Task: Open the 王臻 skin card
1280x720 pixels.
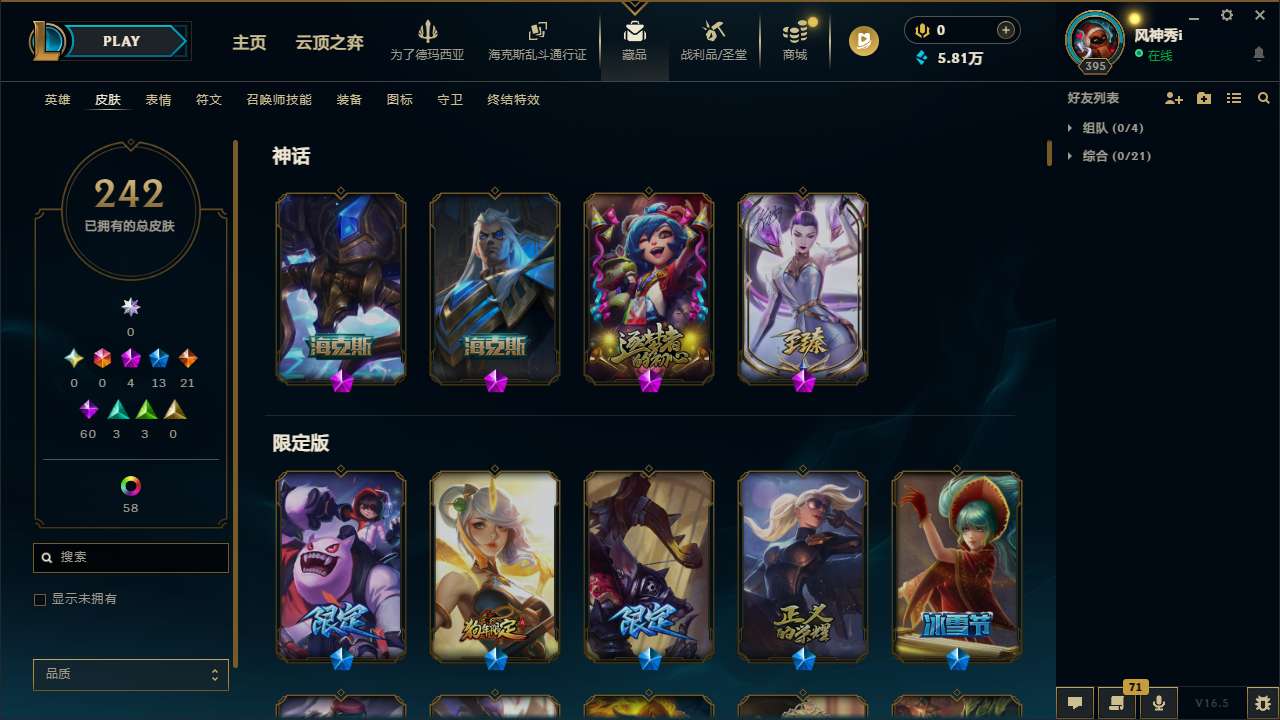Action: point(802,288)
